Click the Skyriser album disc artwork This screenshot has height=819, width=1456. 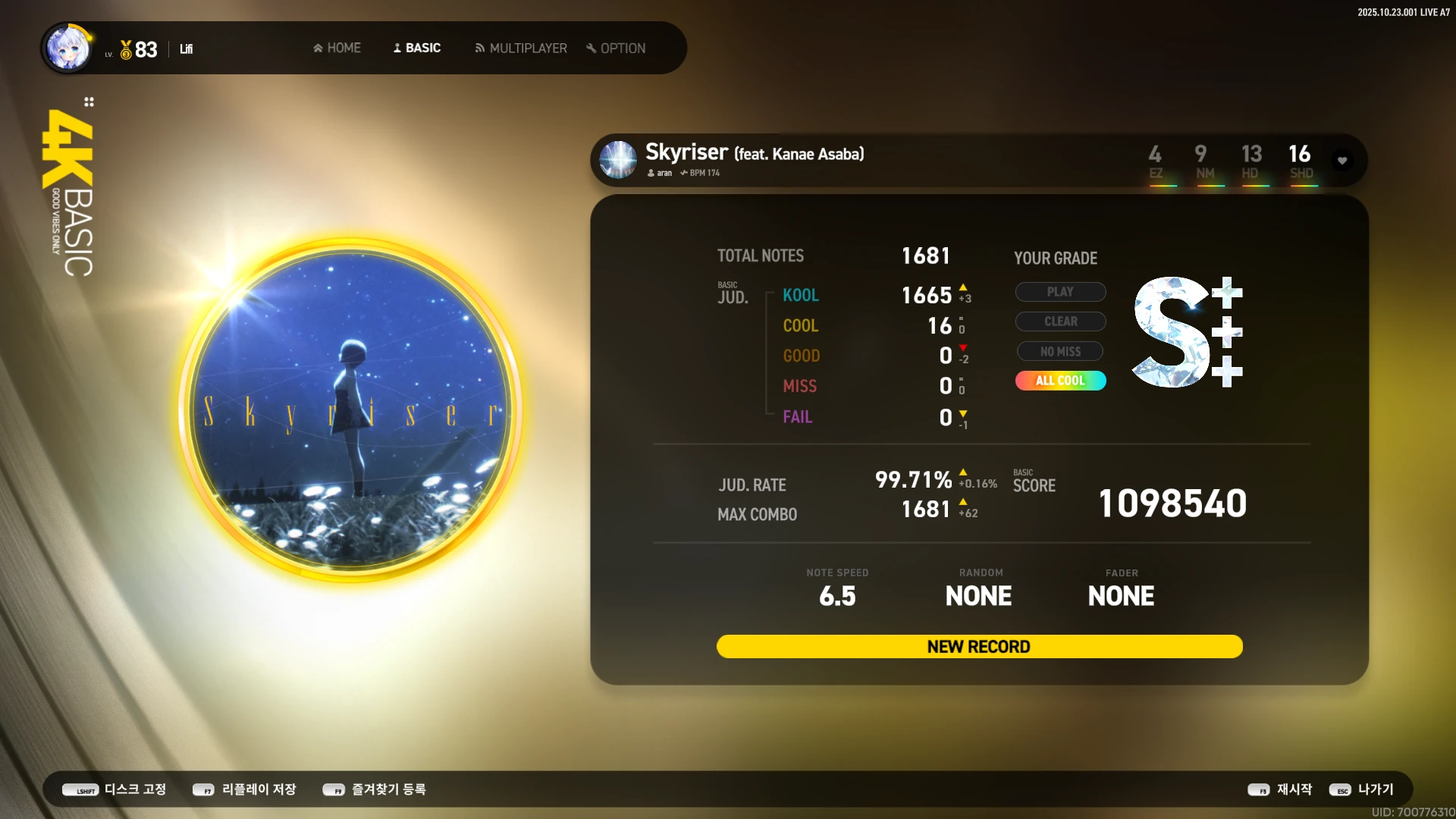point(350,410)
